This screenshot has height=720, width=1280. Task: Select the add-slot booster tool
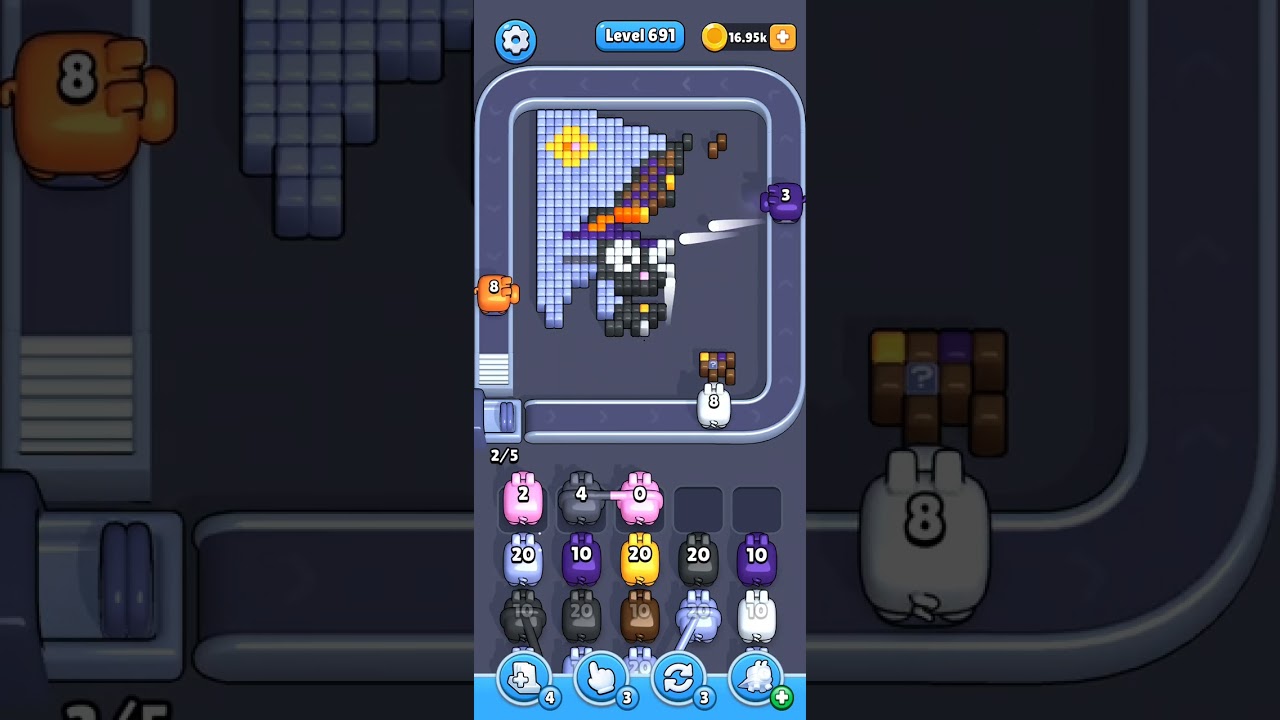point(522,681)
